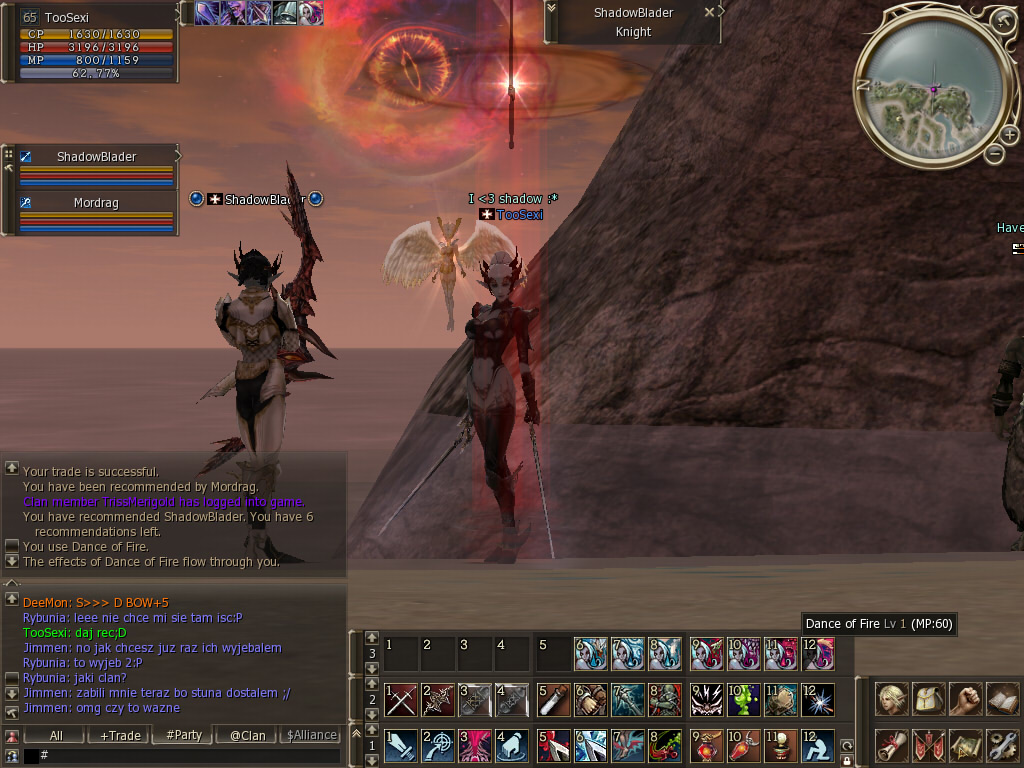Zoom out the minimap with minus button
This screenshot has height=768, width=1024.
point(995,154)
